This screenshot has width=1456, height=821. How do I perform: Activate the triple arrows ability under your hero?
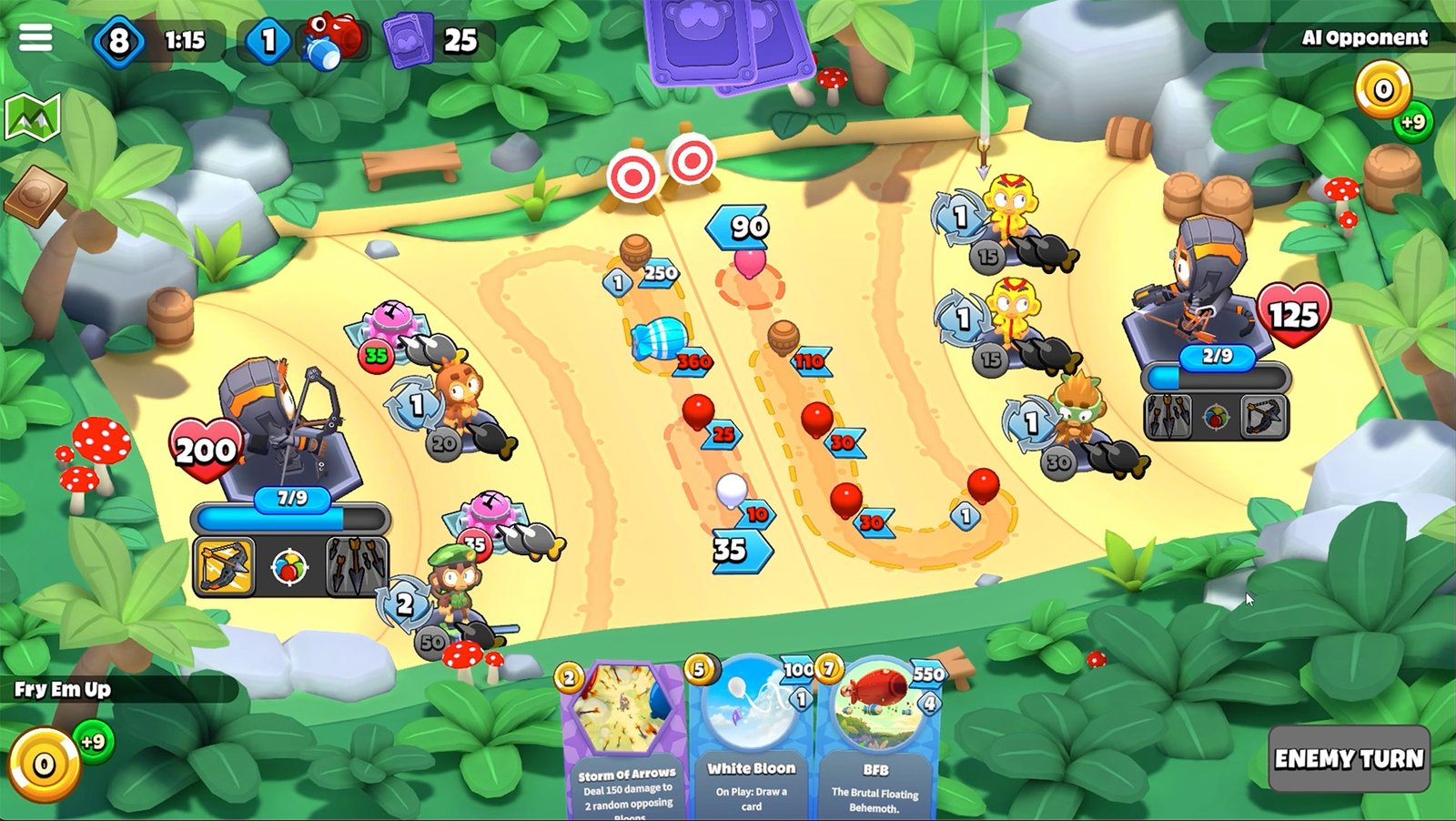click(x=357, y=566)
